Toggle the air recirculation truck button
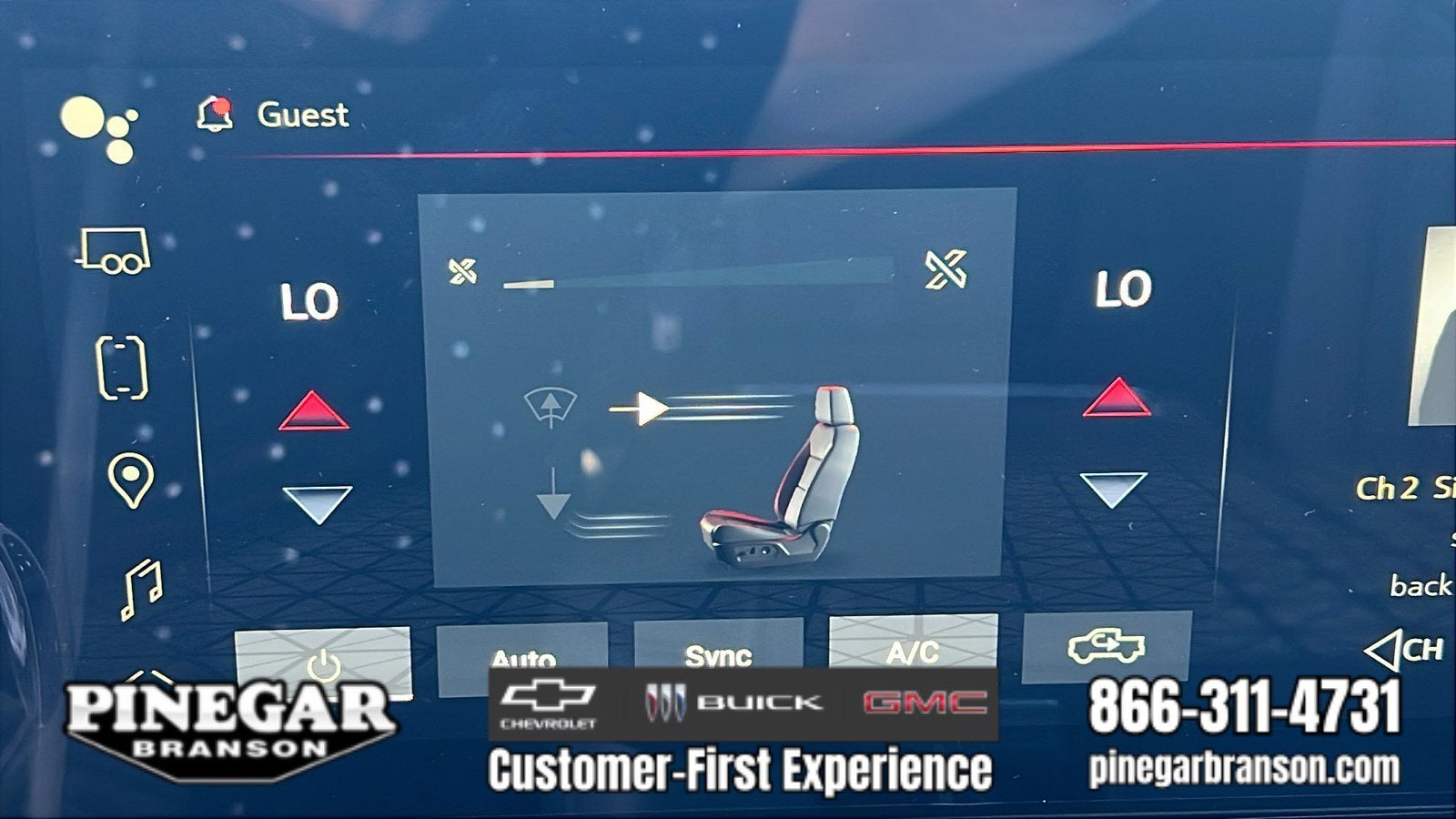Image resolution: width=1456 pixels, height=819 pixels. pos(1107,646)
